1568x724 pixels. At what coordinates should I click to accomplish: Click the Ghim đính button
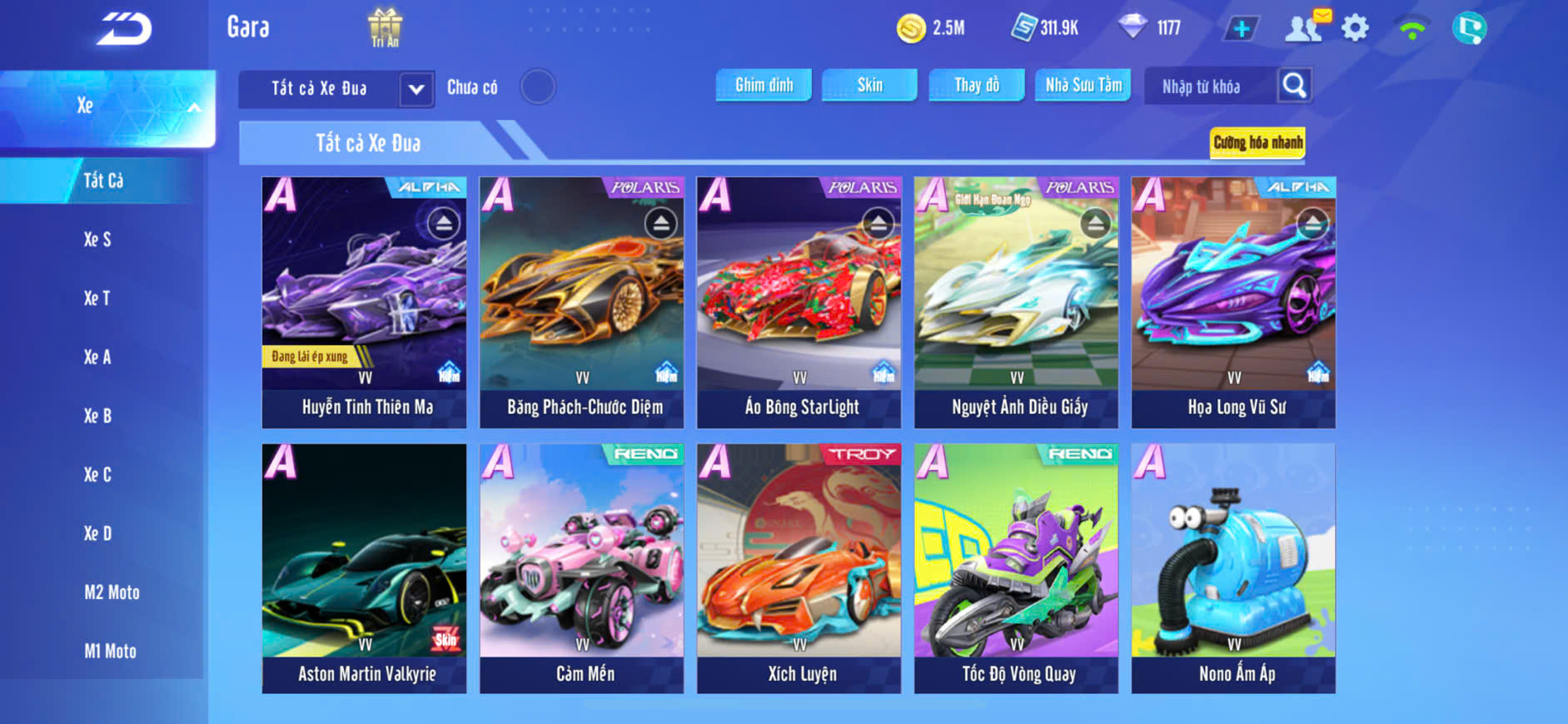764,85
